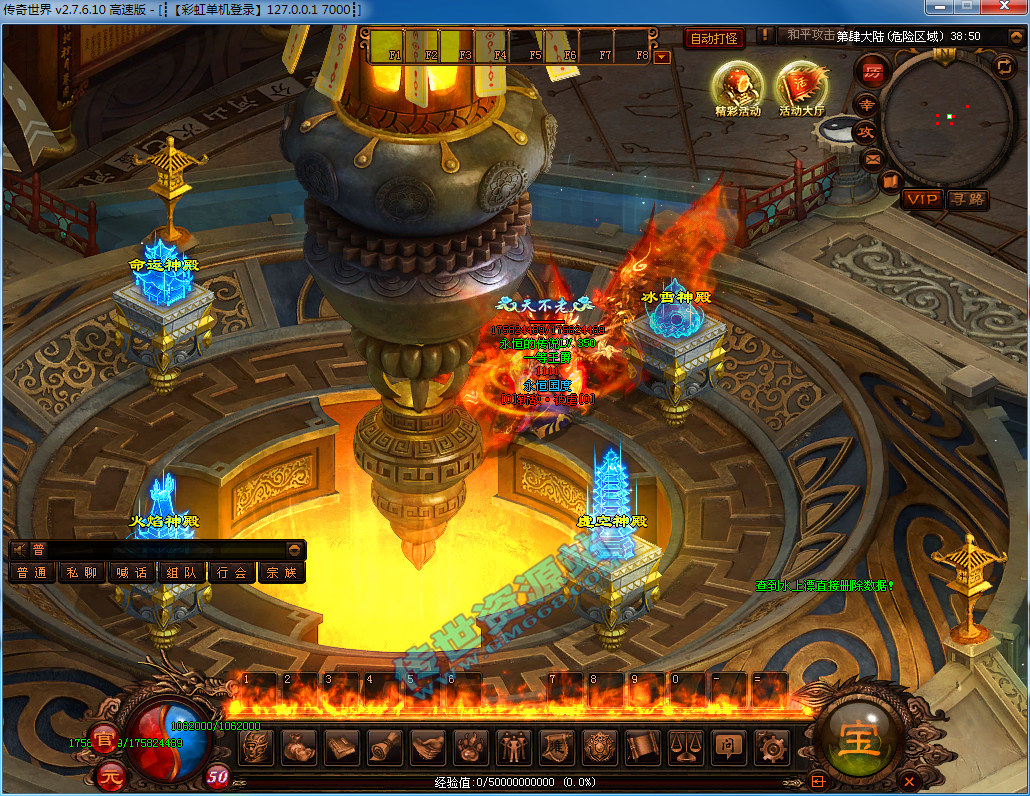Screen dimensions: 1030x796
Task: Switch to the 组队 team chat tab
Action: pos(182,573)
